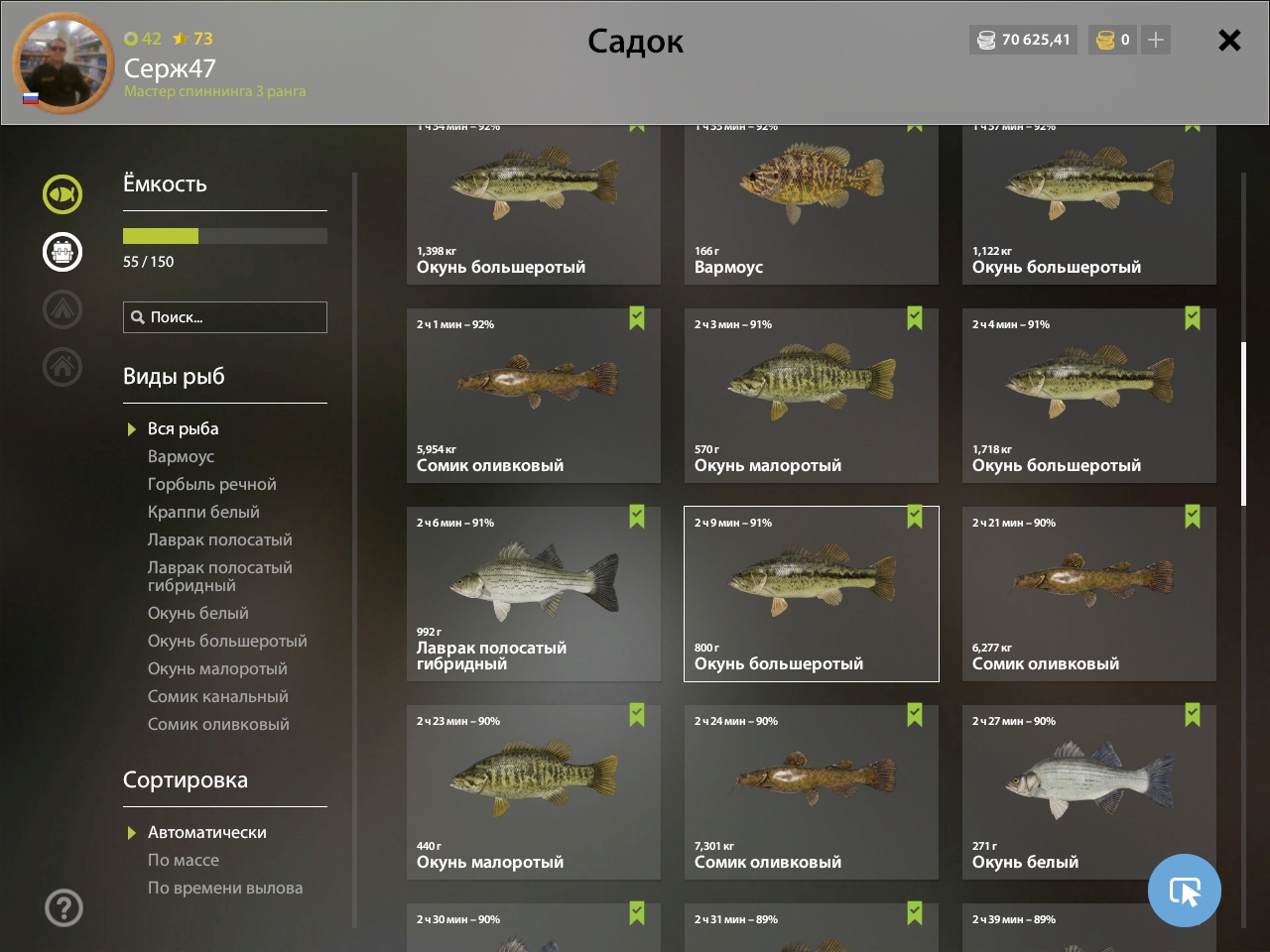Image resolution: width=1270 pixels, height=952 pixels.
Task: Open the Вармоус 166 г fish card
Action: coord(811,204)
